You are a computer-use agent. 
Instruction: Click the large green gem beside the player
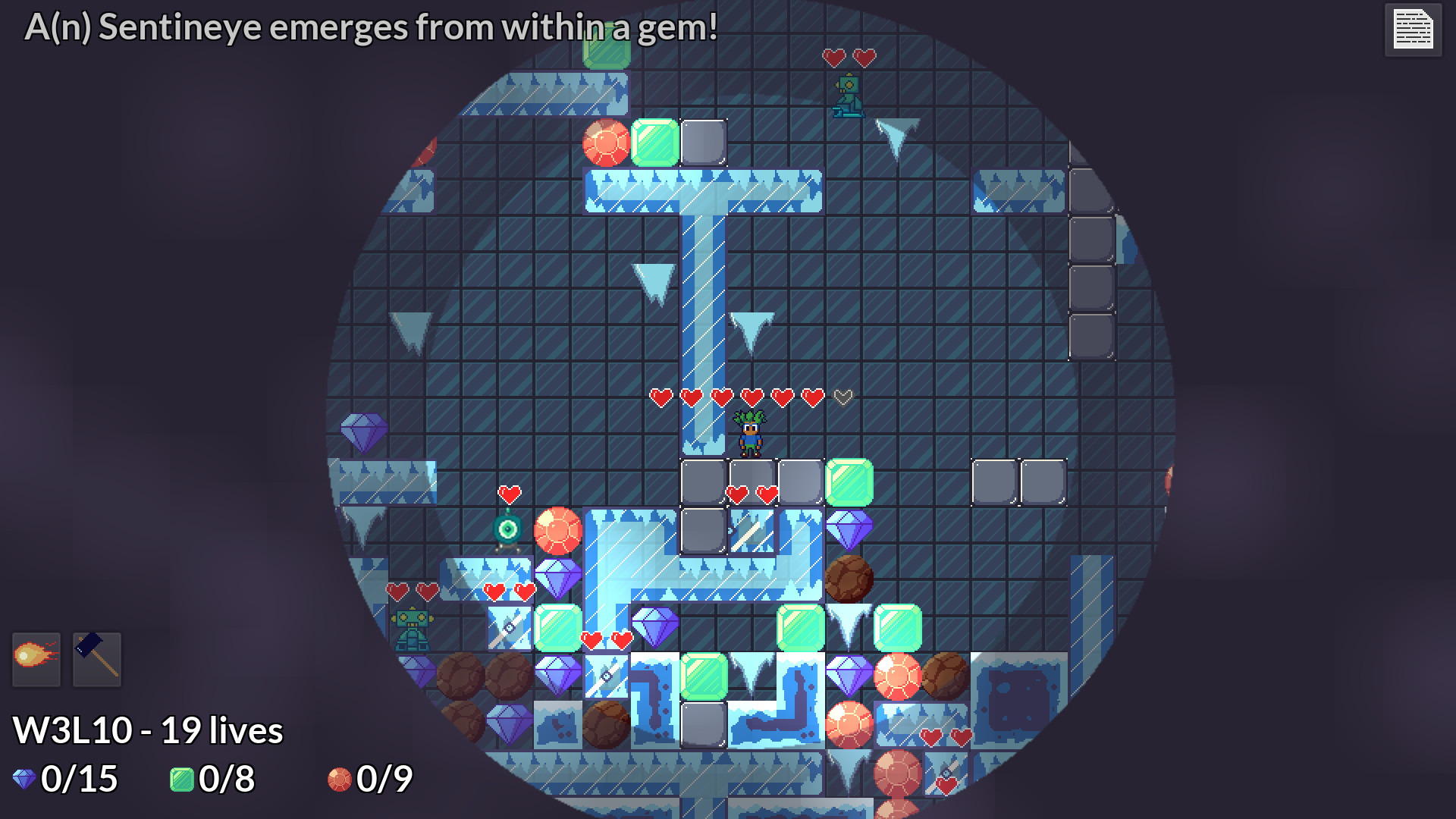pyautogui.click(x=851, y=483)
